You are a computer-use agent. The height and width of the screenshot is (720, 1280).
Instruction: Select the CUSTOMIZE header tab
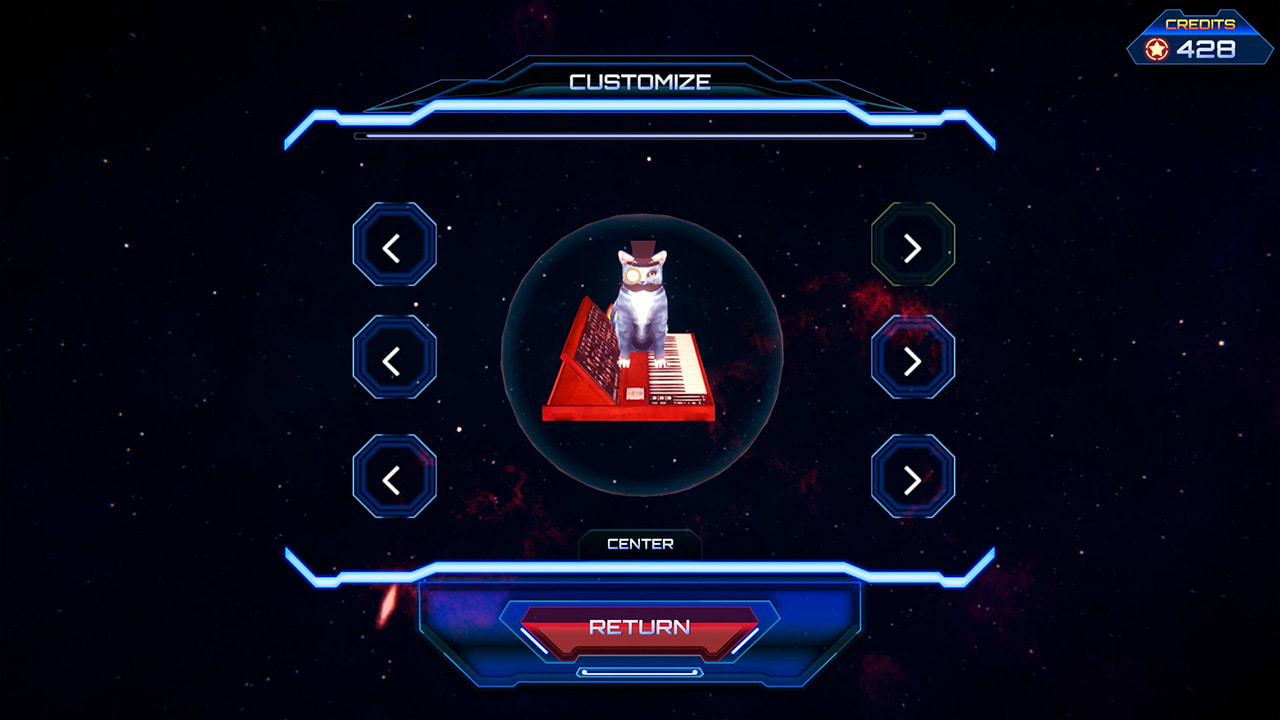pos(640,82)
